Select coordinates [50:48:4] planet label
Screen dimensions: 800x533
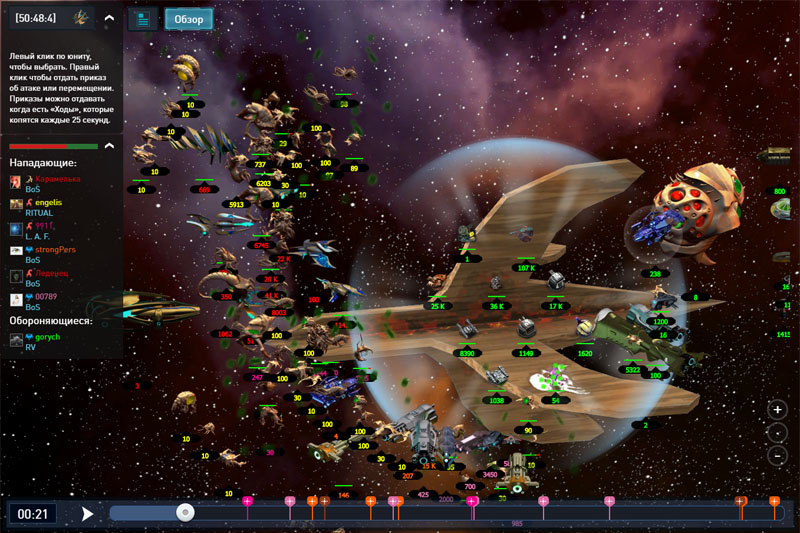(36, 18)
